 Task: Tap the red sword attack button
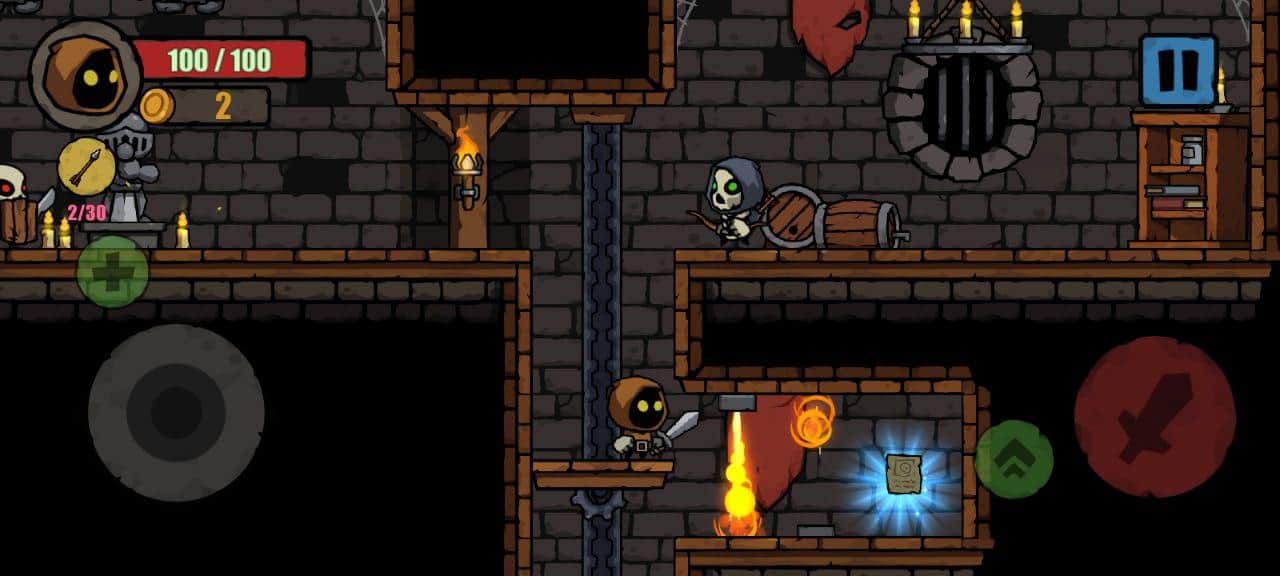click(1154, 417)
